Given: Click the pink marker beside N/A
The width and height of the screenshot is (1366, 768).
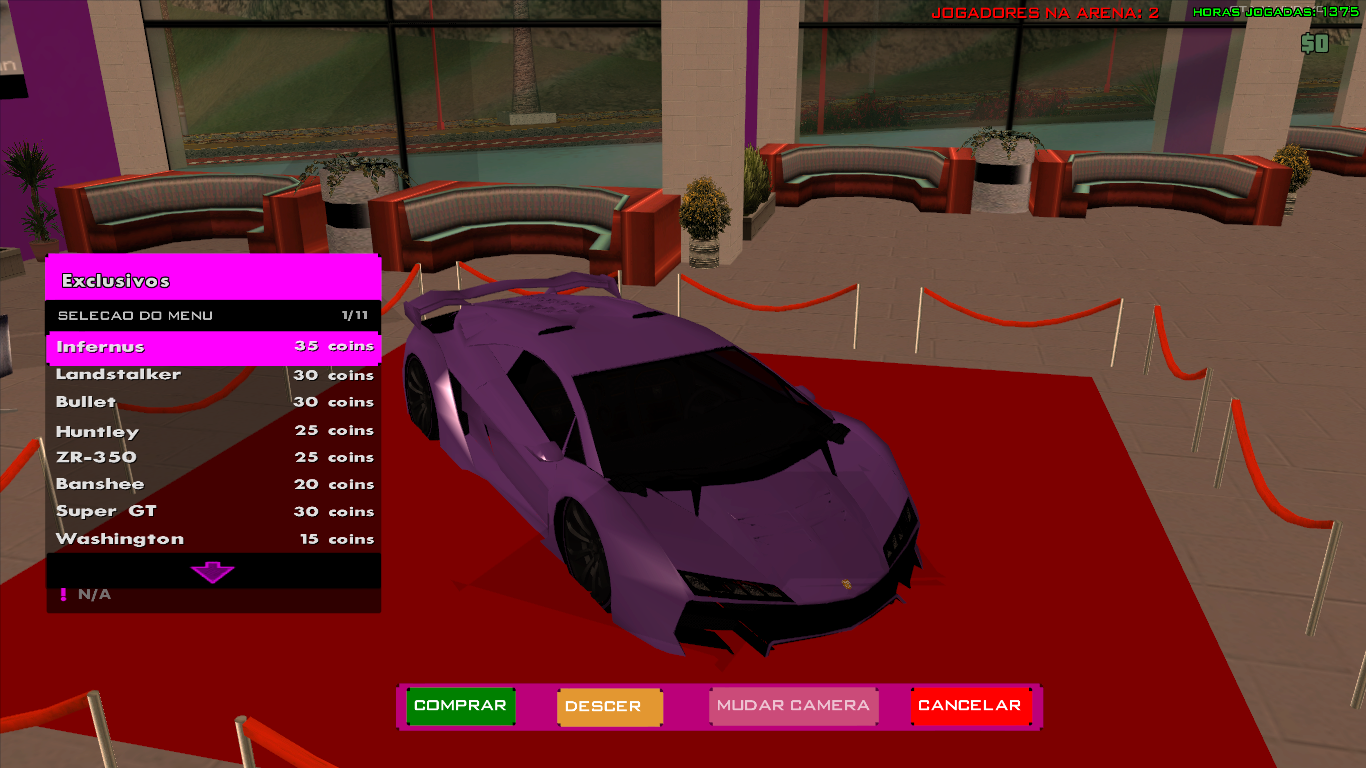Looking at the screenshot, I should [62, 593].
